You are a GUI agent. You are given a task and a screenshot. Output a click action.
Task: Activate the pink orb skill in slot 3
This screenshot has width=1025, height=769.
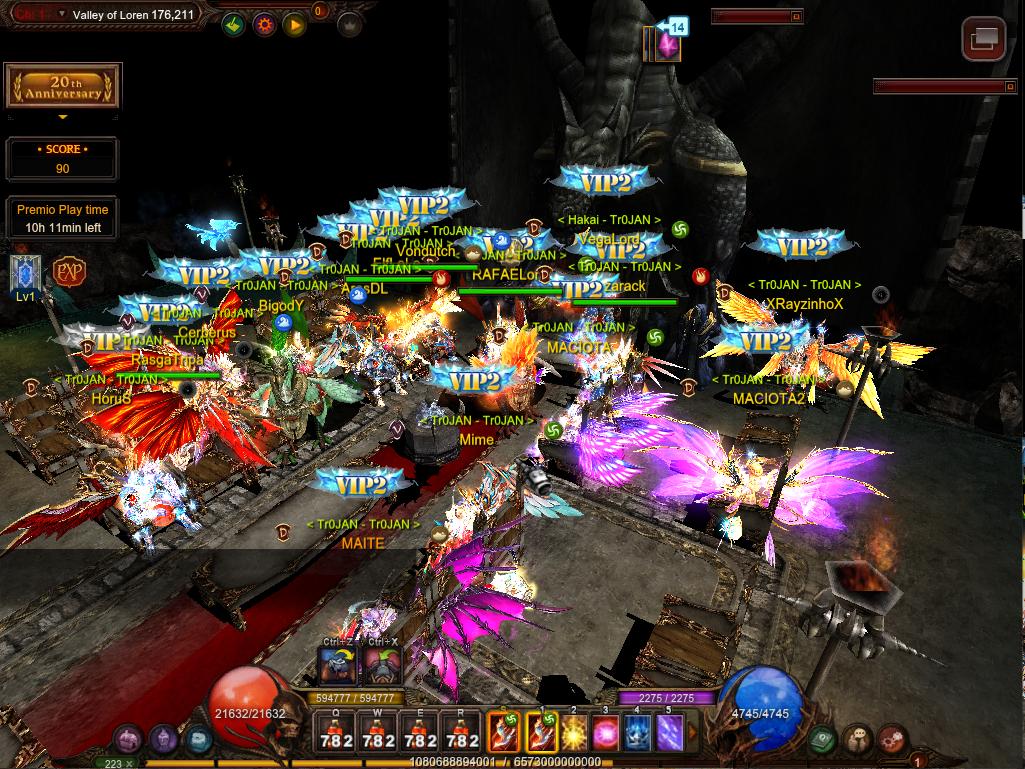606,733
